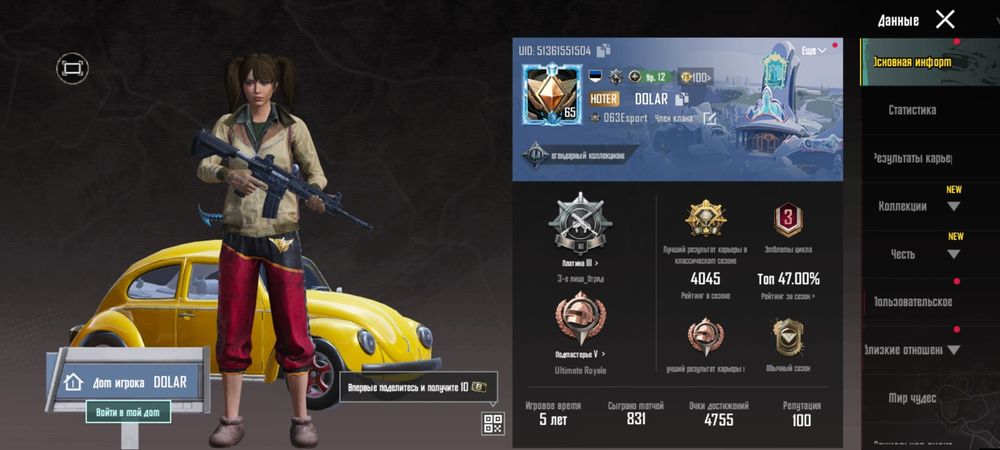
Task: Toggle the fullscreen character view icon
Action: pyautogui.click(x=72, y=68)
